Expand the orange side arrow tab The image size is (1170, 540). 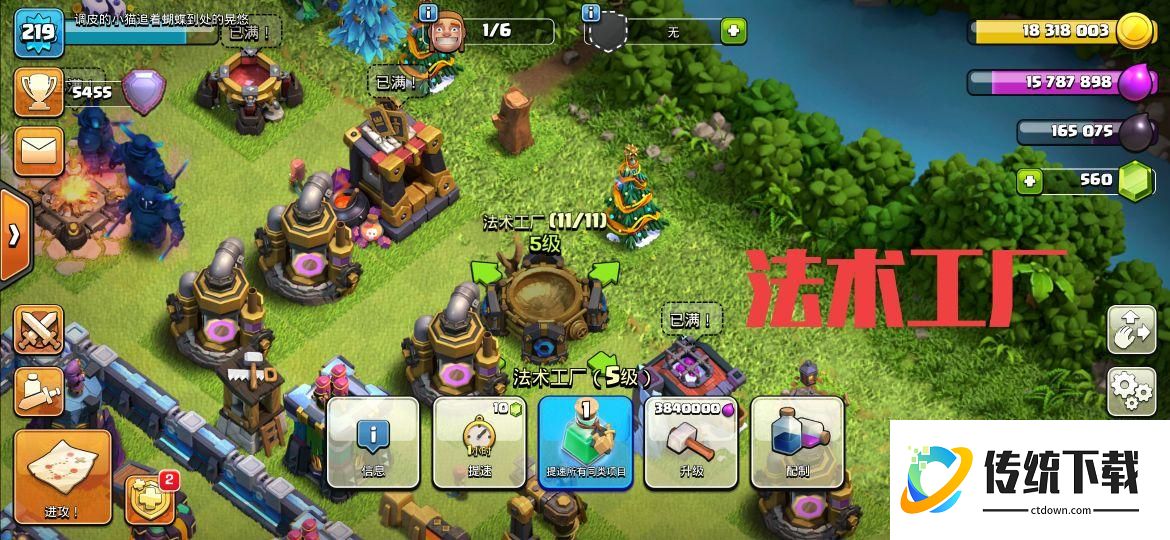click(x=14, y=236)
